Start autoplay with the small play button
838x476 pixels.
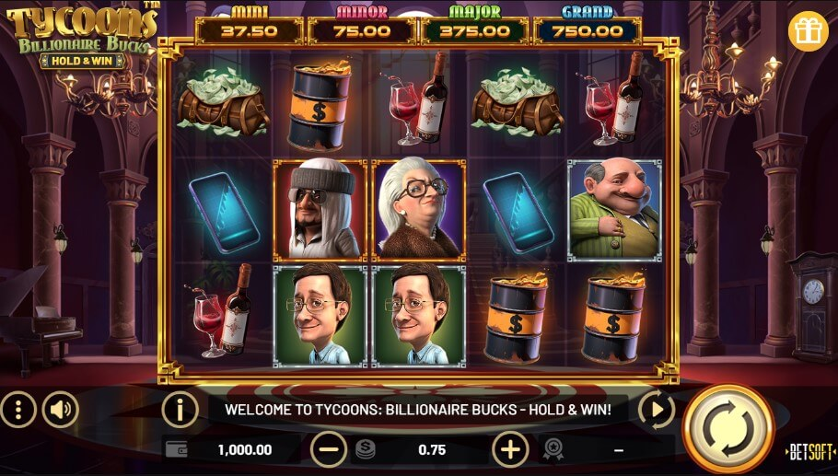click(656, 409)
